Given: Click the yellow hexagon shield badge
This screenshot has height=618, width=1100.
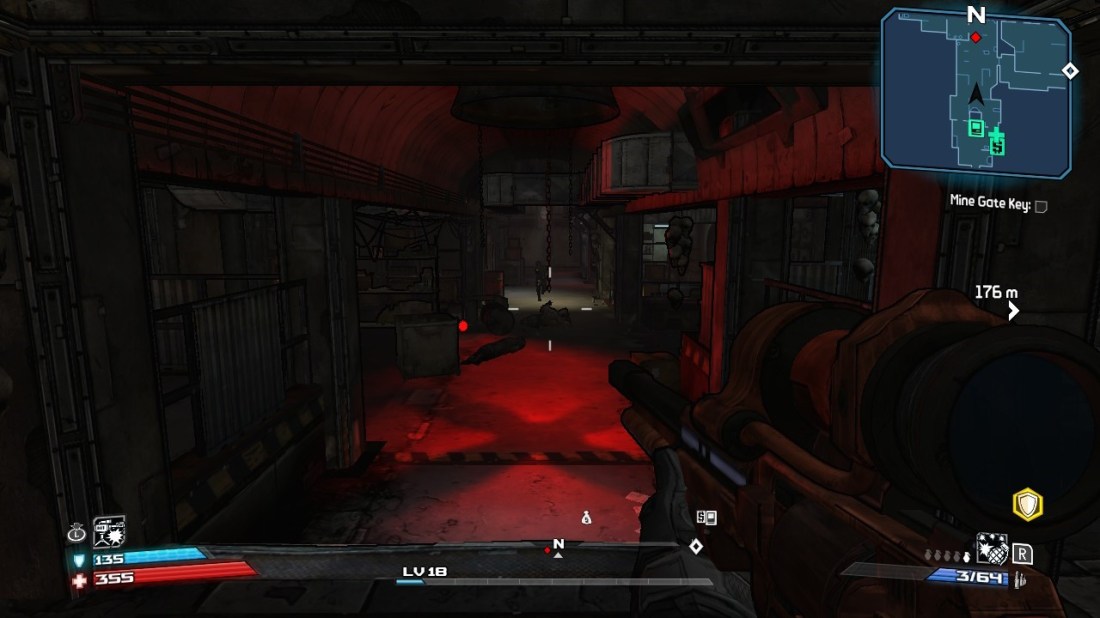Looking at the screenshot, I should pyautogui.click(x=1027, y=505).
